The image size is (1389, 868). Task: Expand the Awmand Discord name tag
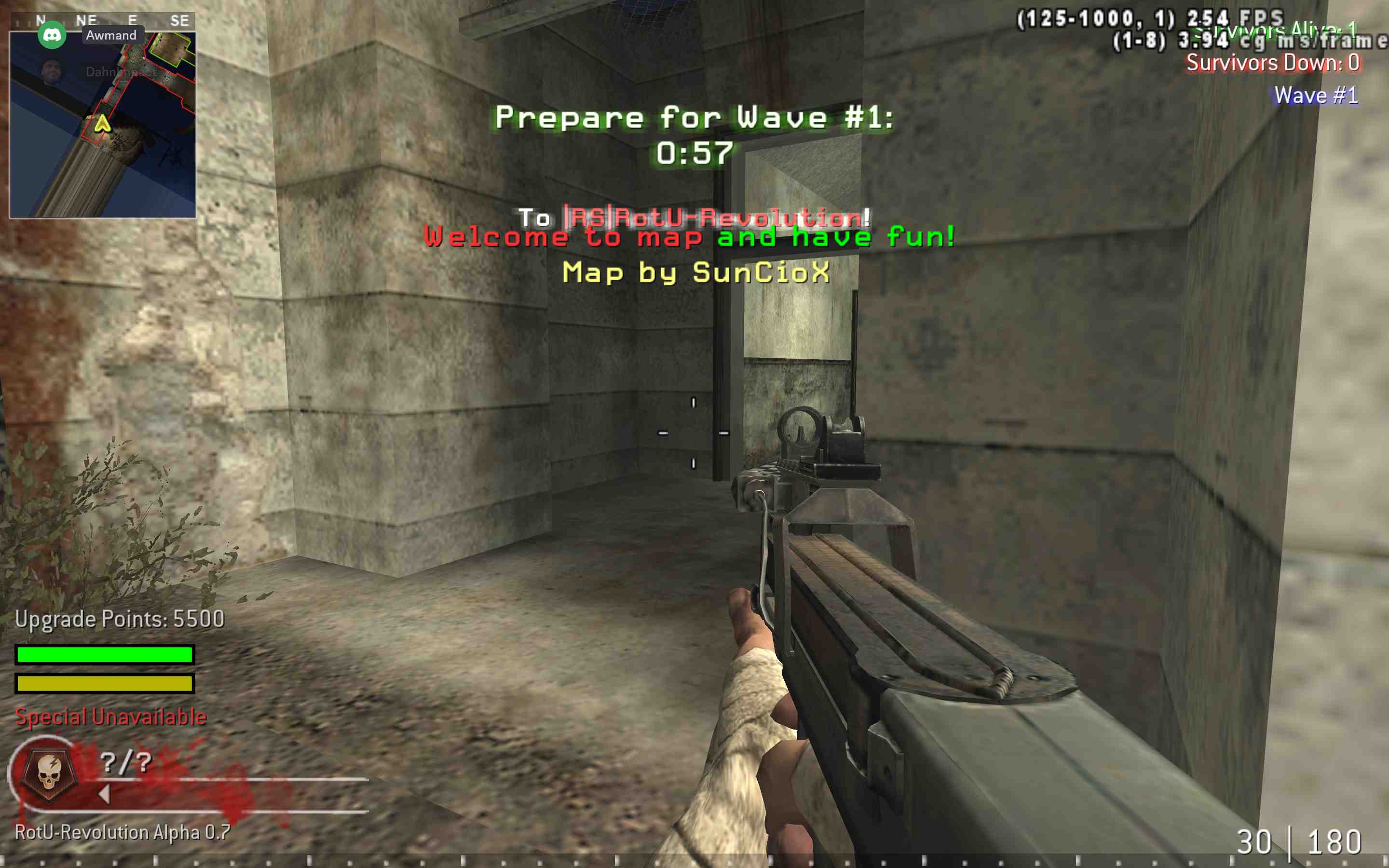pos(111,35)
